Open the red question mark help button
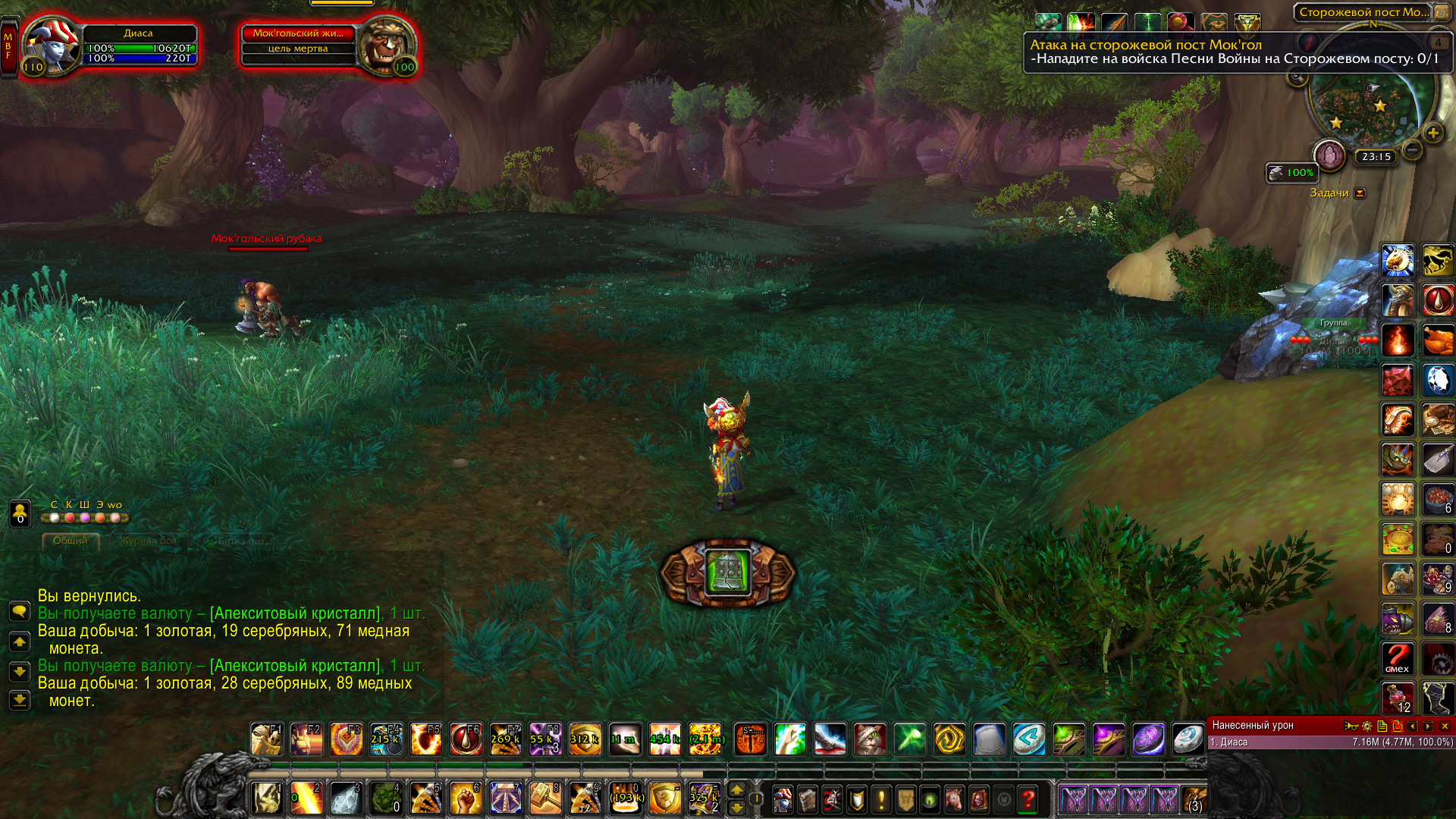This screenshot has width=1456, height=819. coord(1028,799)
